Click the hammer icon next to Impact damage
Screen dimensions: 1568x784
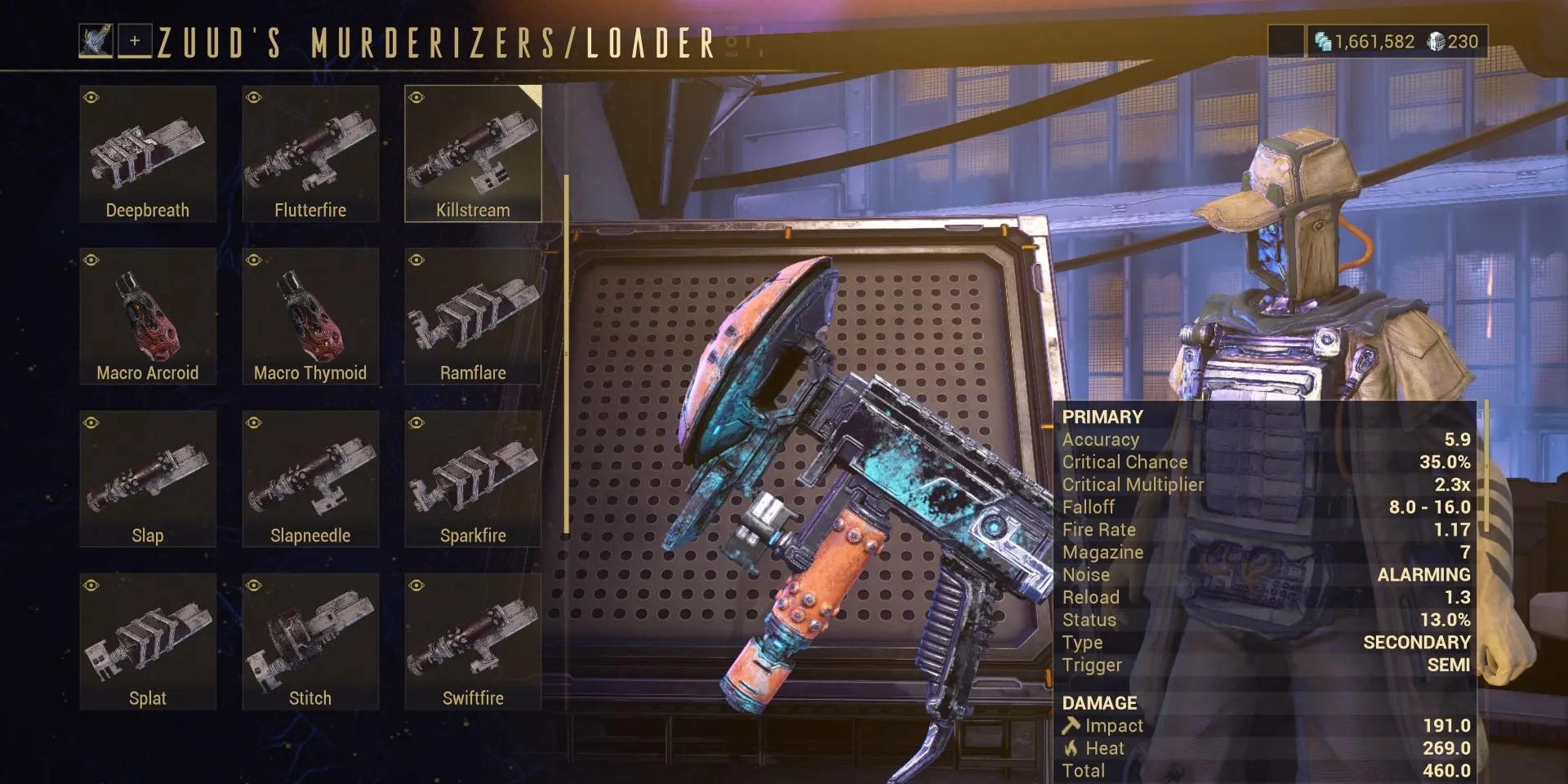click(1074, 725)
